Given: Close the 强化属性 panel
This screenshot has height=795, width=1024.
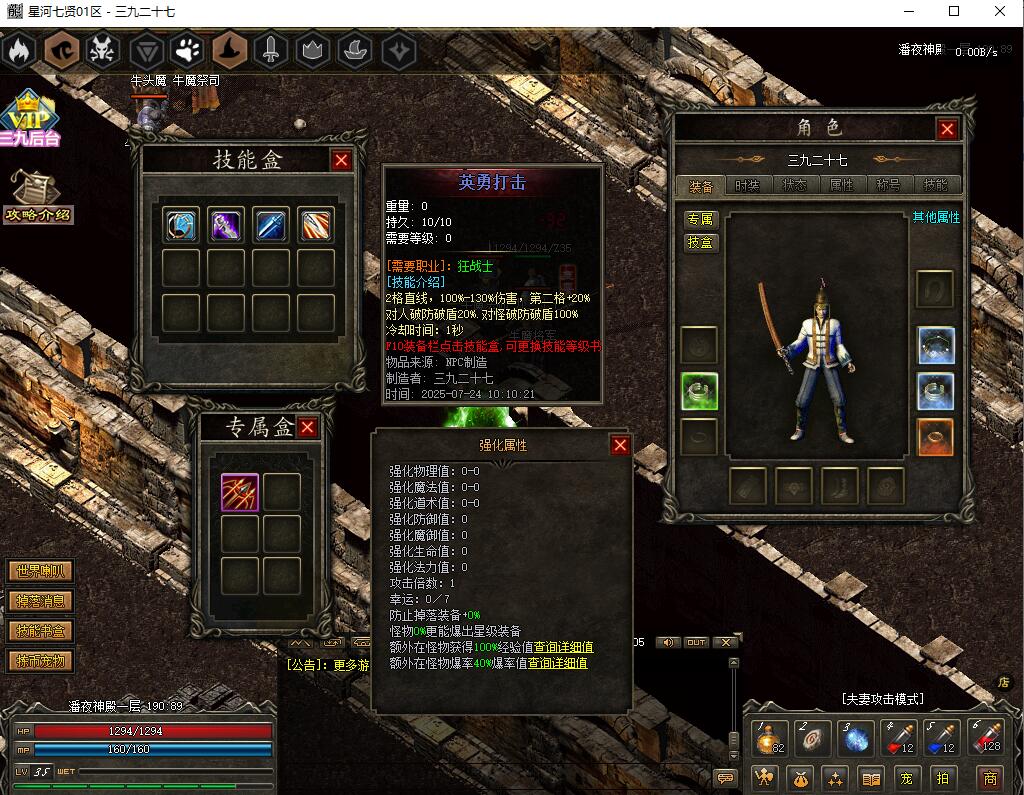Looking at the screenshot, I should [620, 445].
